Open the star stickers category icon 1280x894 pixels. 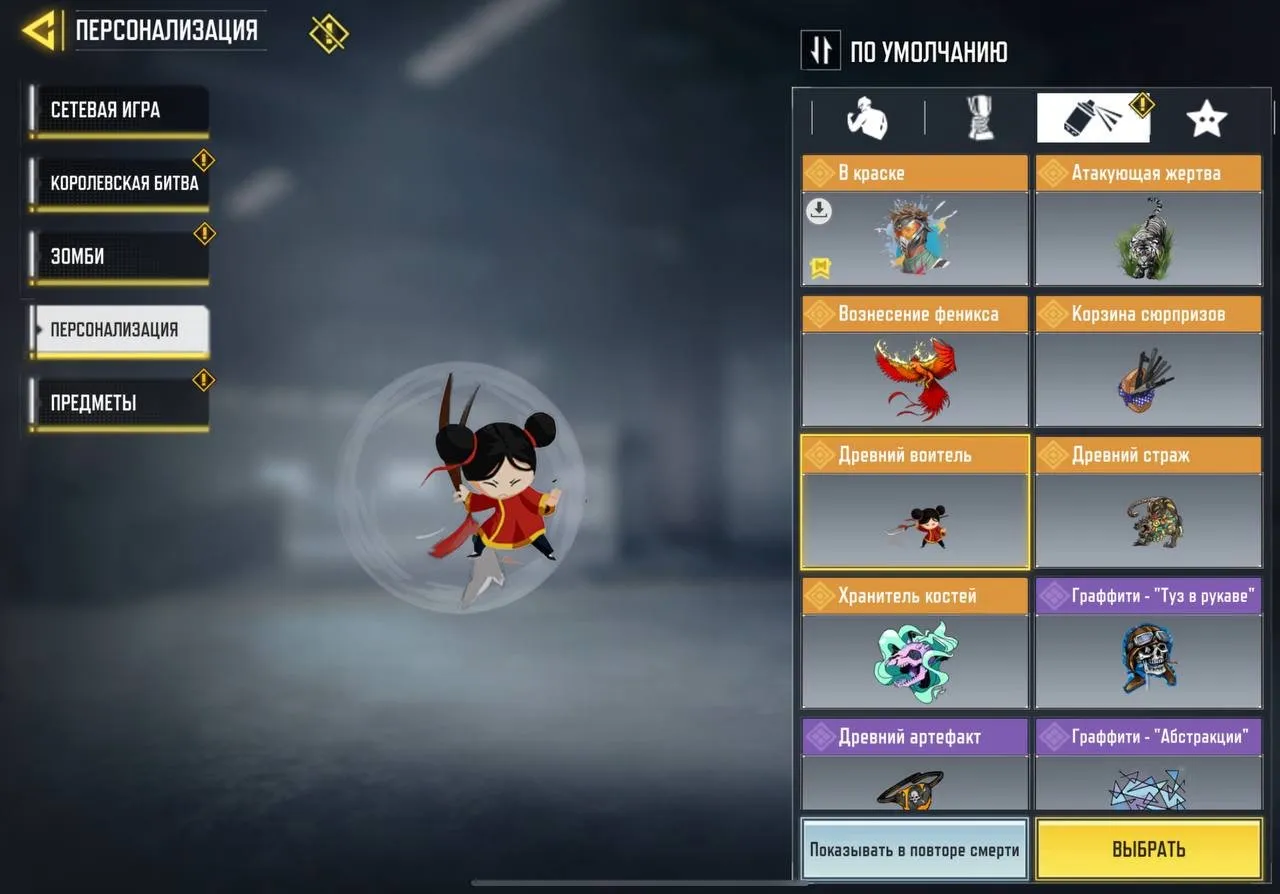pos(1207,117)
